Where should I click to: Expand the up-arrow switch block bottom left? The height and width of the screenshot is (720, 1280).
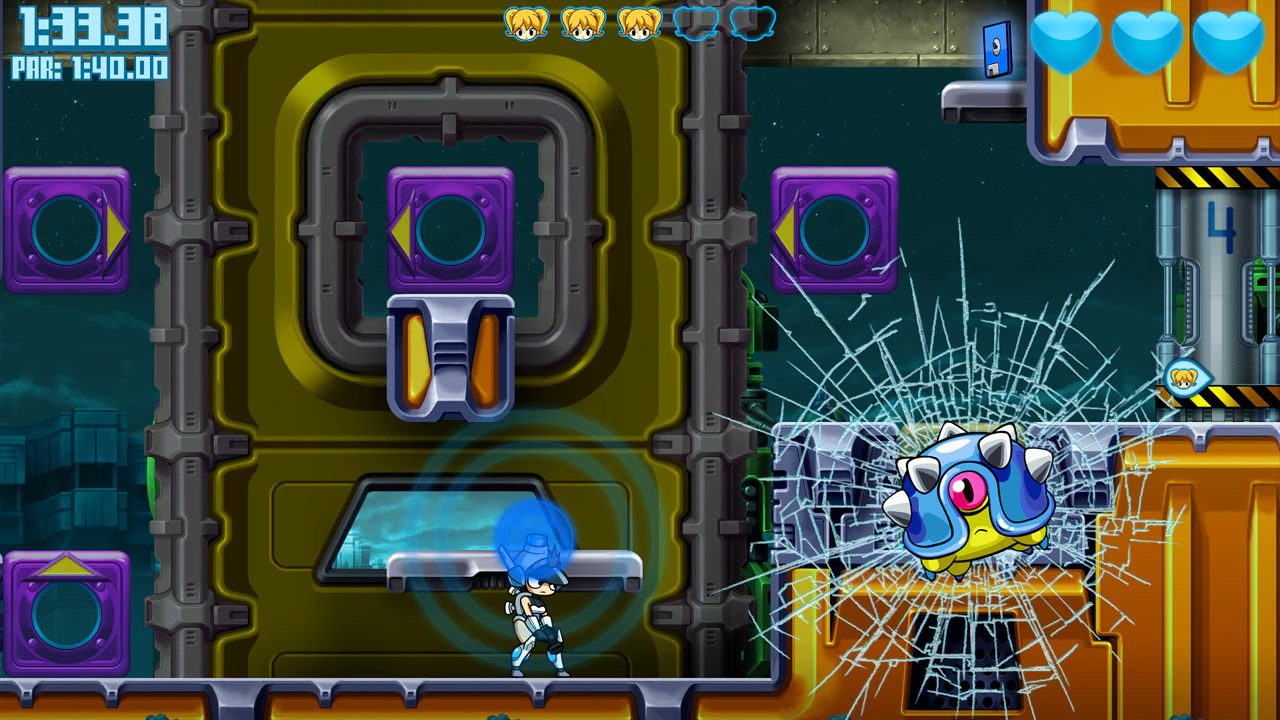point(66,608)
